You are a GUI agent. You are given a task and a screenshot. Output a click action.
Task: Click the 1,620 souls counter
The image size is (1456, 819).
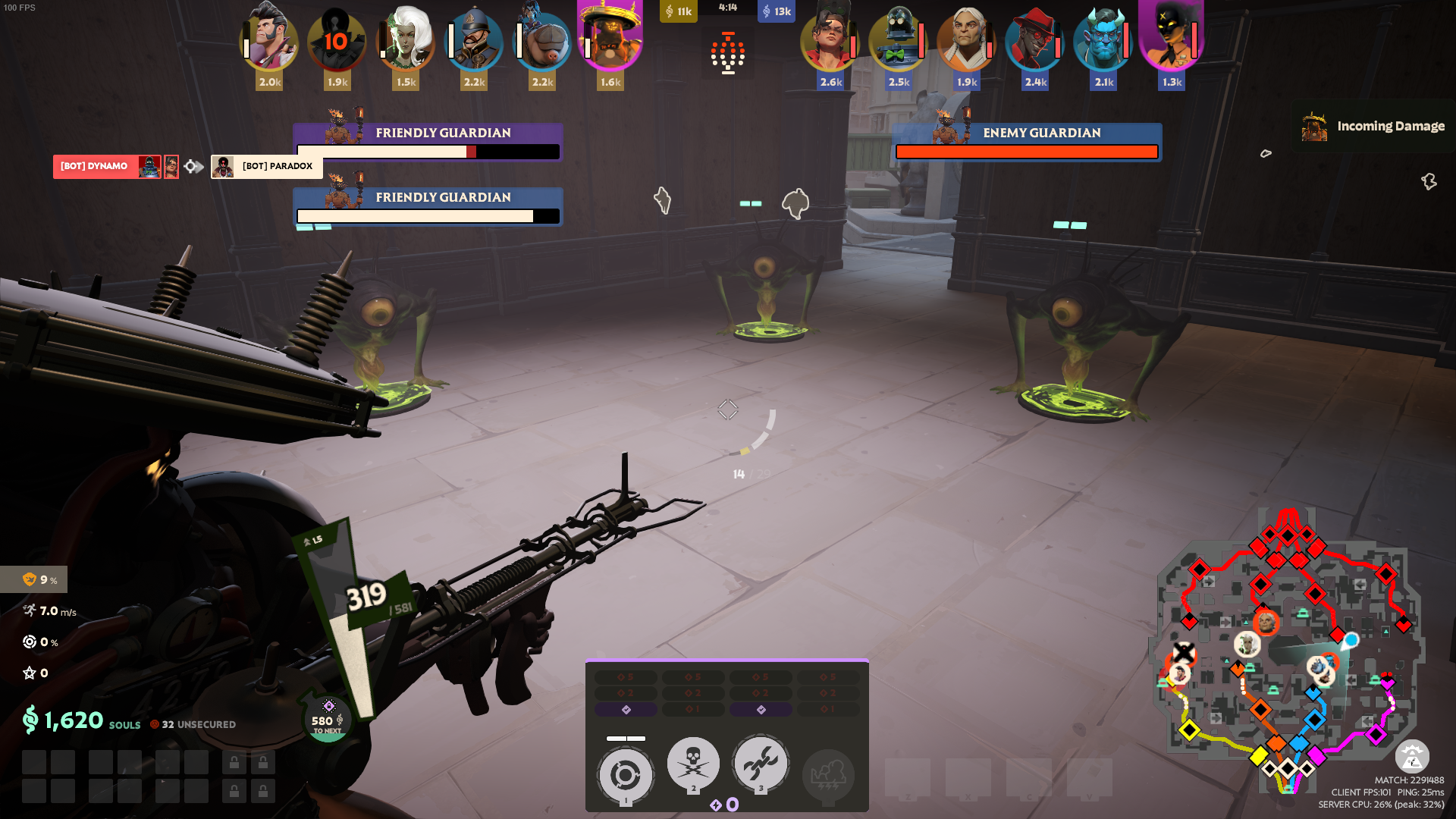74,720
